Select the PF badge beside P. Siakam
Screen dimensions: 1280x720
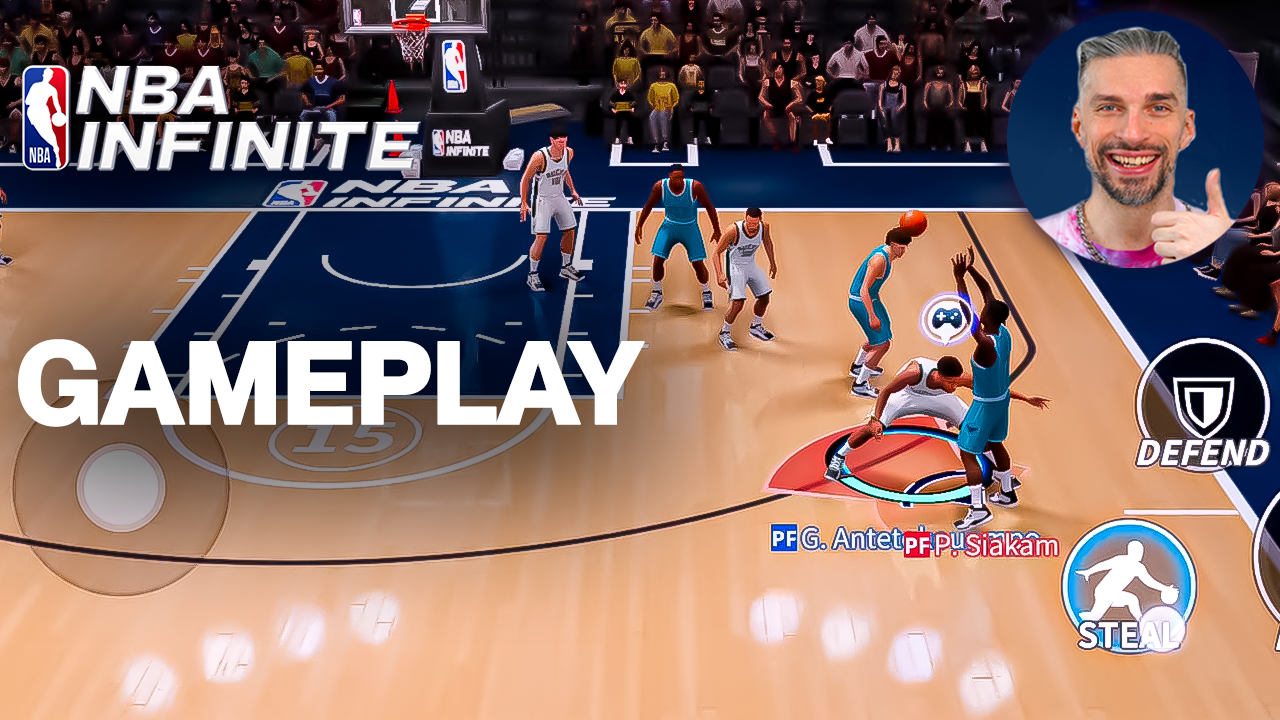coord(915,547)
